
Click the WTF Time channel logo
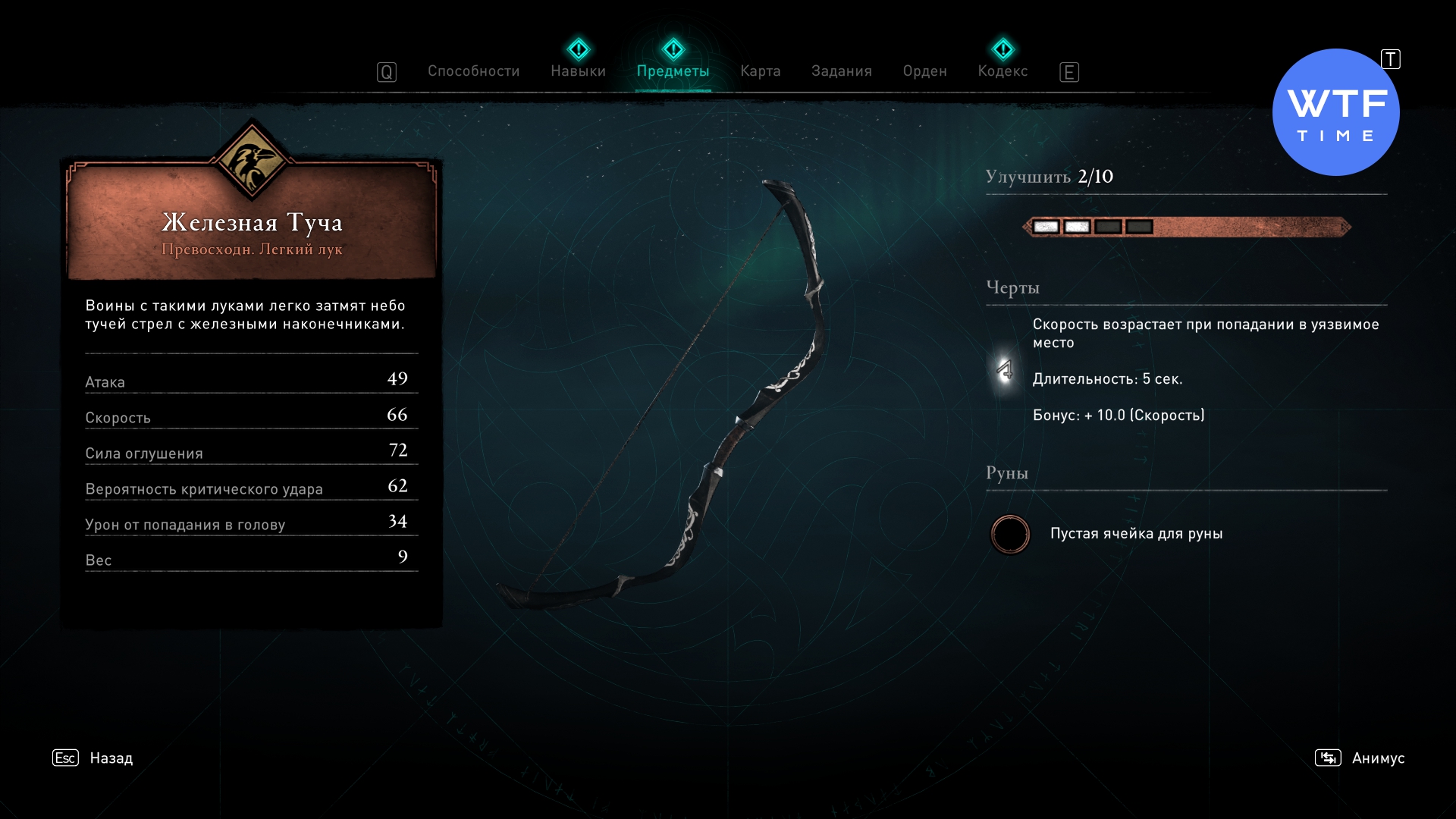pos(1335,113)
